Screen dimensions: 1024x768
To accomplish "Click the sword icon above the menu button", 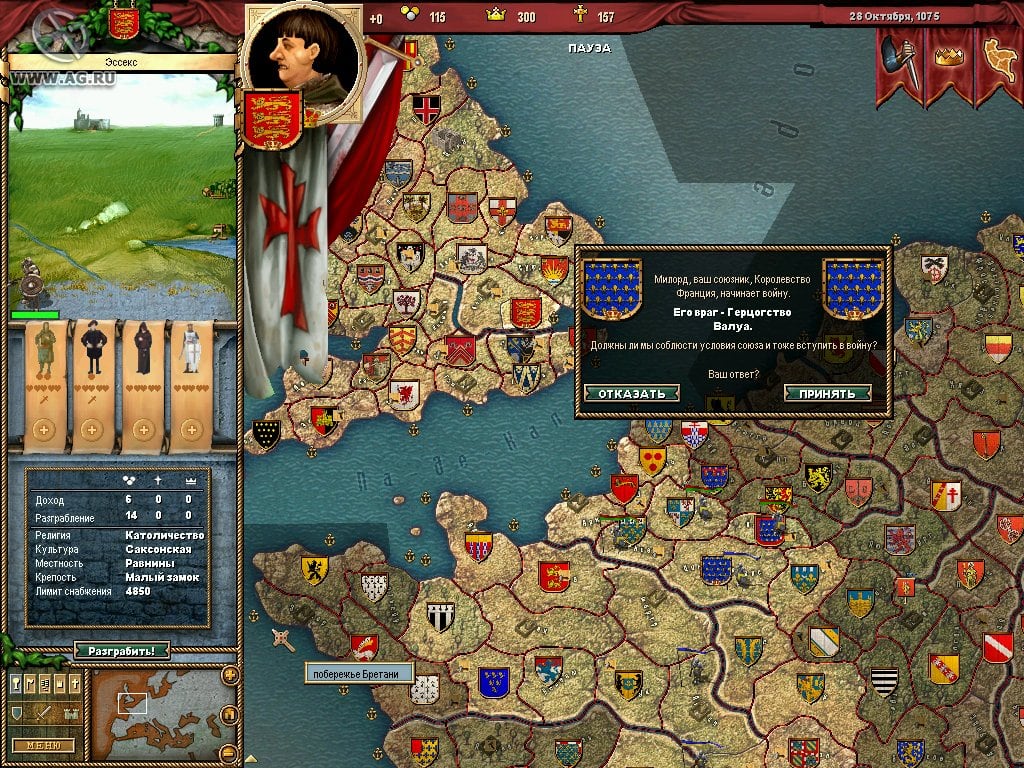I will tap(44, 713).
